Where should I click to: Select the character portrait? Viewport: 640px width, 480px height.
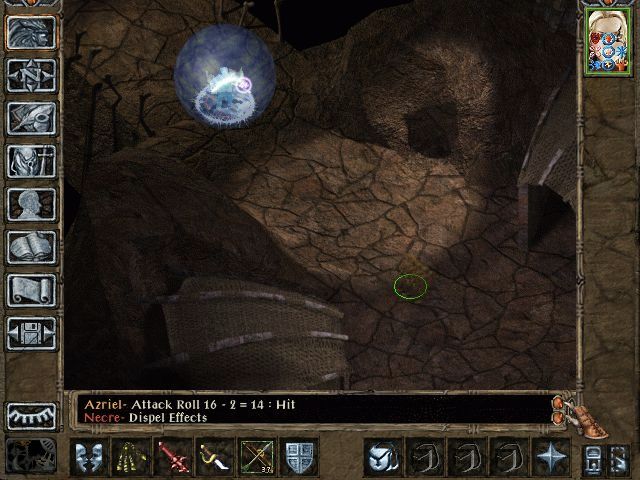click(x=608, y=42)
